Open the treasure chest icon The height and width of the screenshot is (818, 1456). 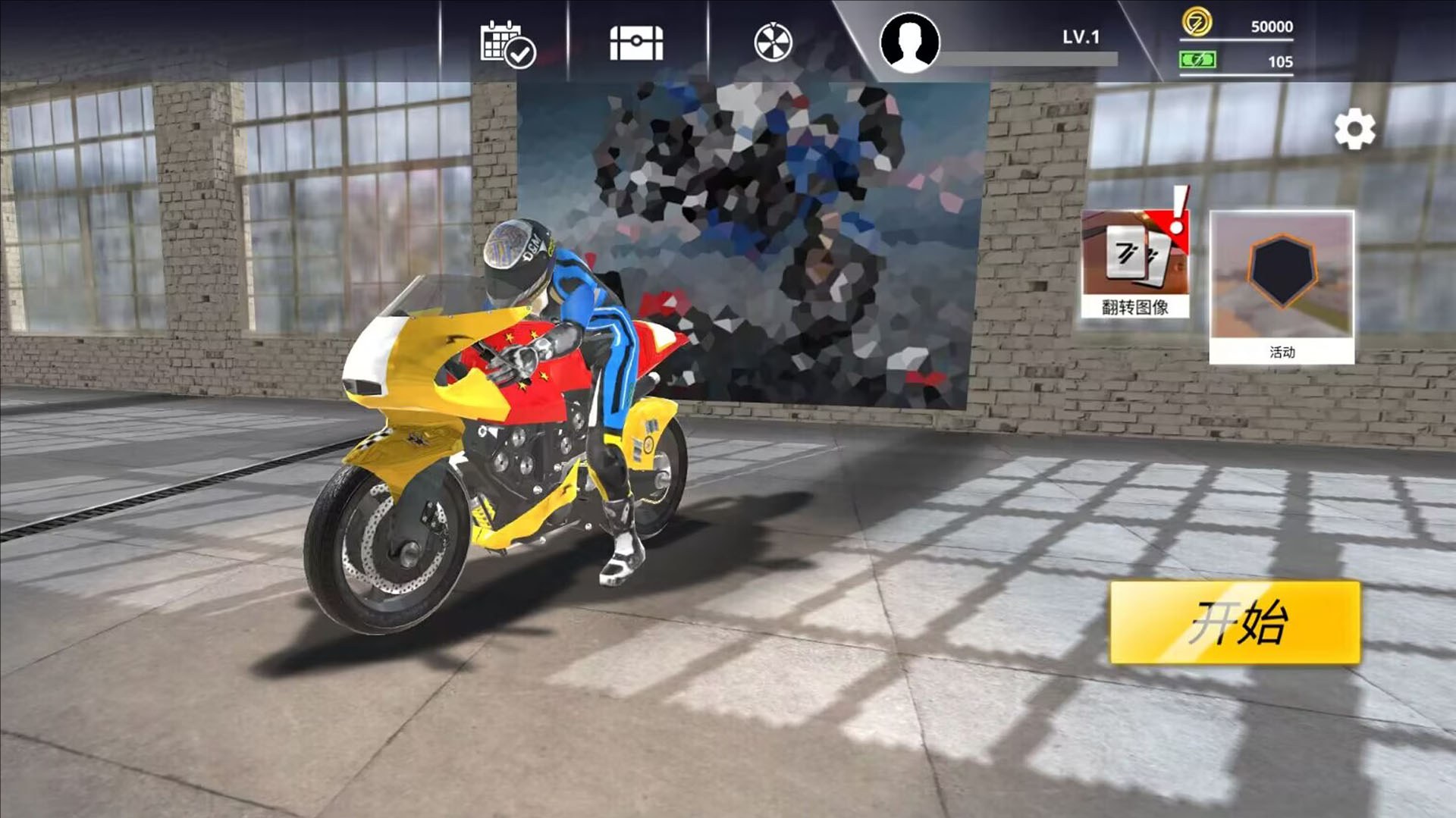click(x=636, y=43)
